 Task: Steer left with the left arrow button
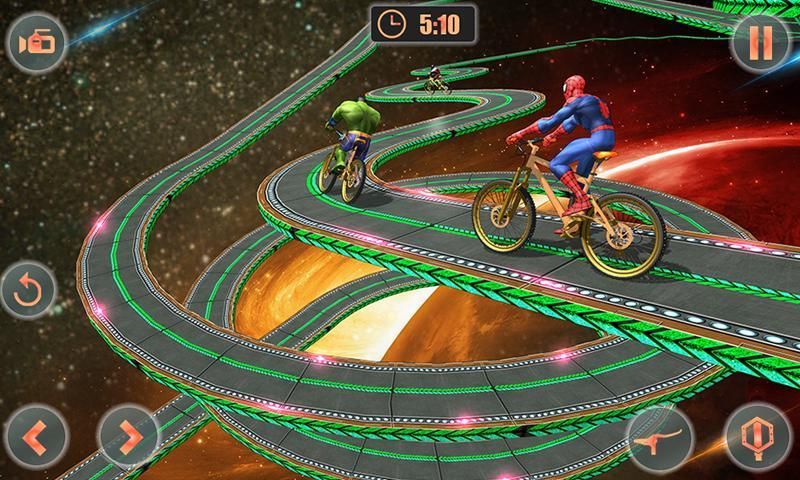(37, 437)
